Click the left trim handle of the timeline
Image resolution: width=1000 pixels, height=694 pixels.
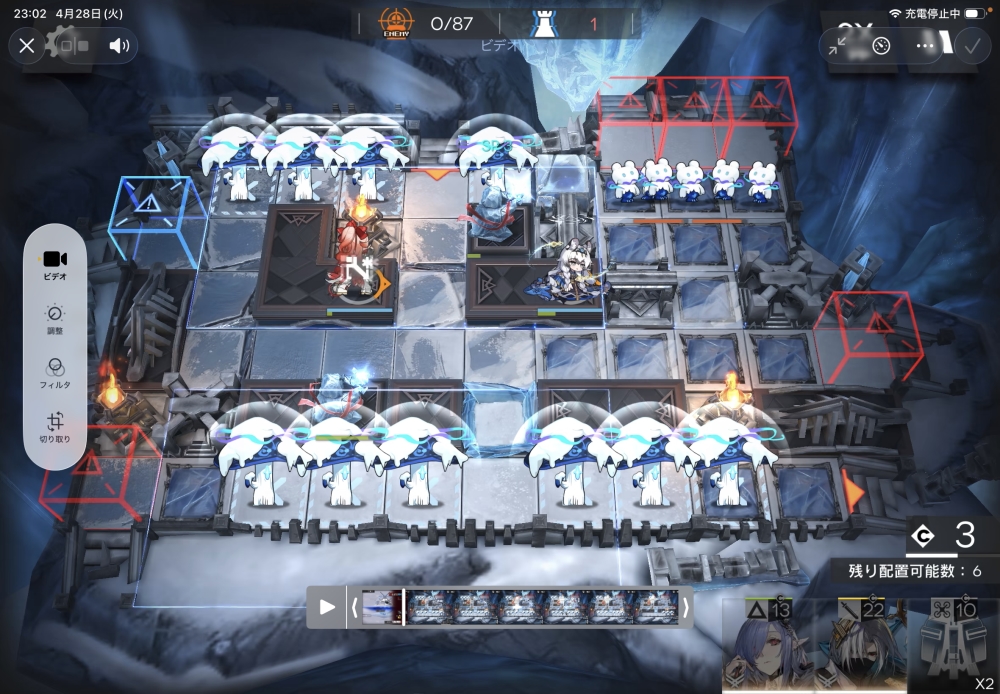[353, 606]
